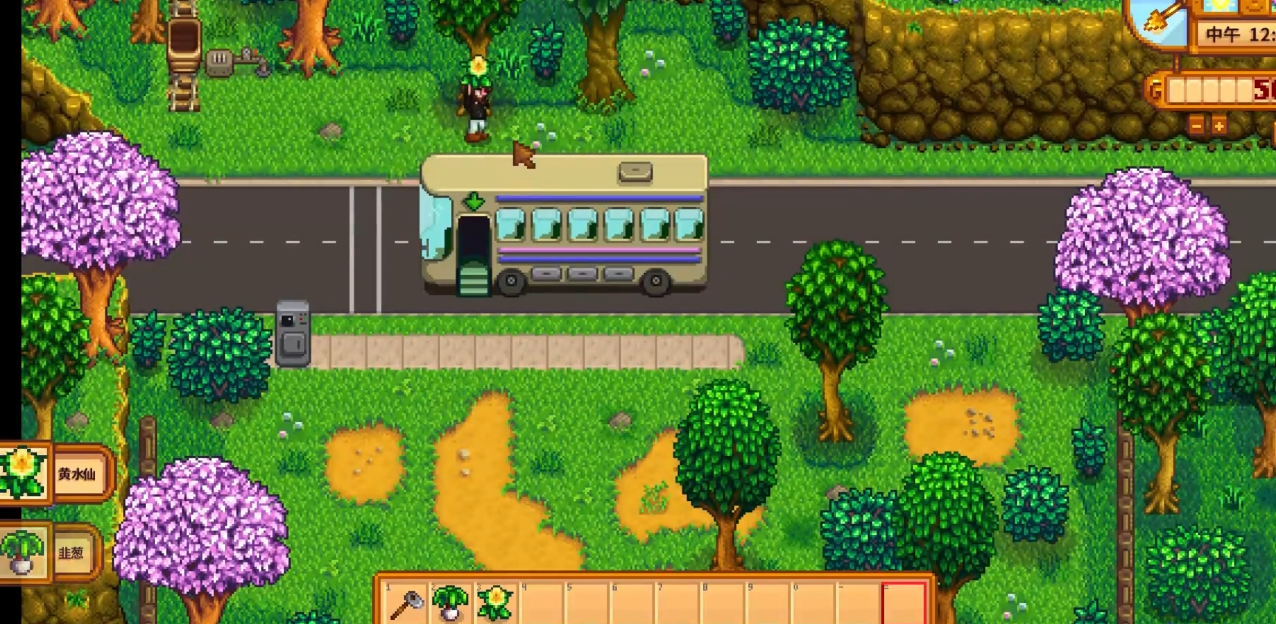Zoom out with the minus button

pos(1197,125)
